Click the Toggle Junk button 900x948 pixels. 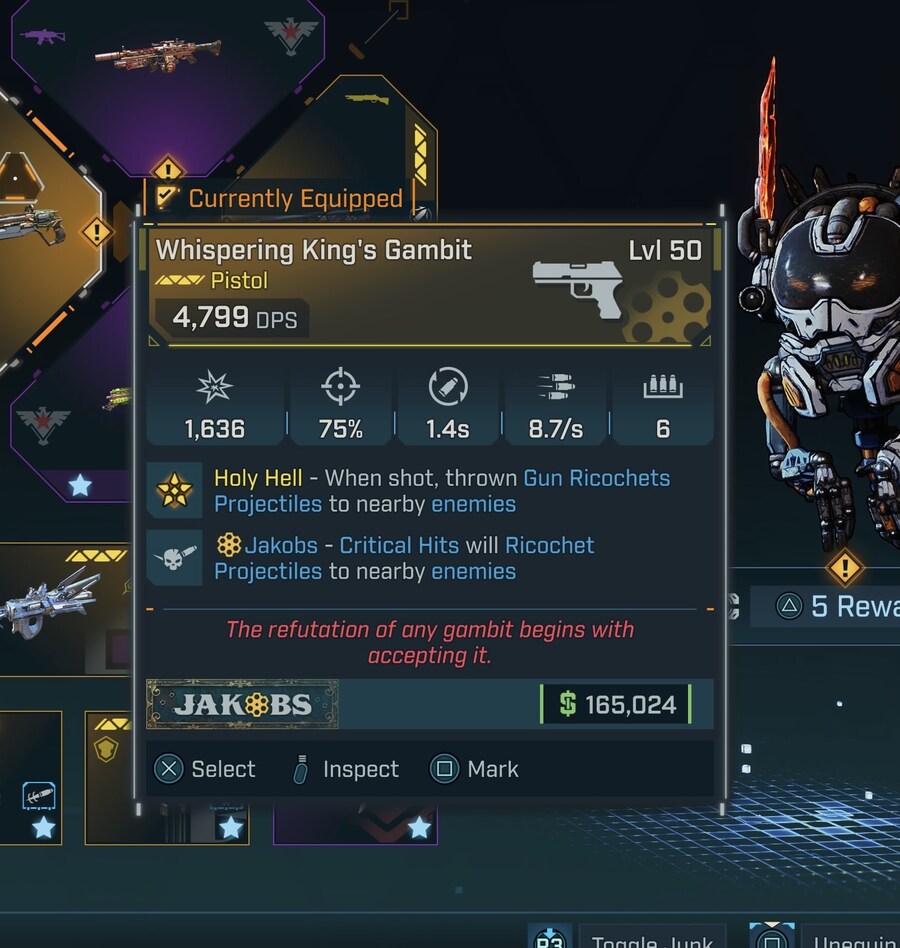(650, 940)
